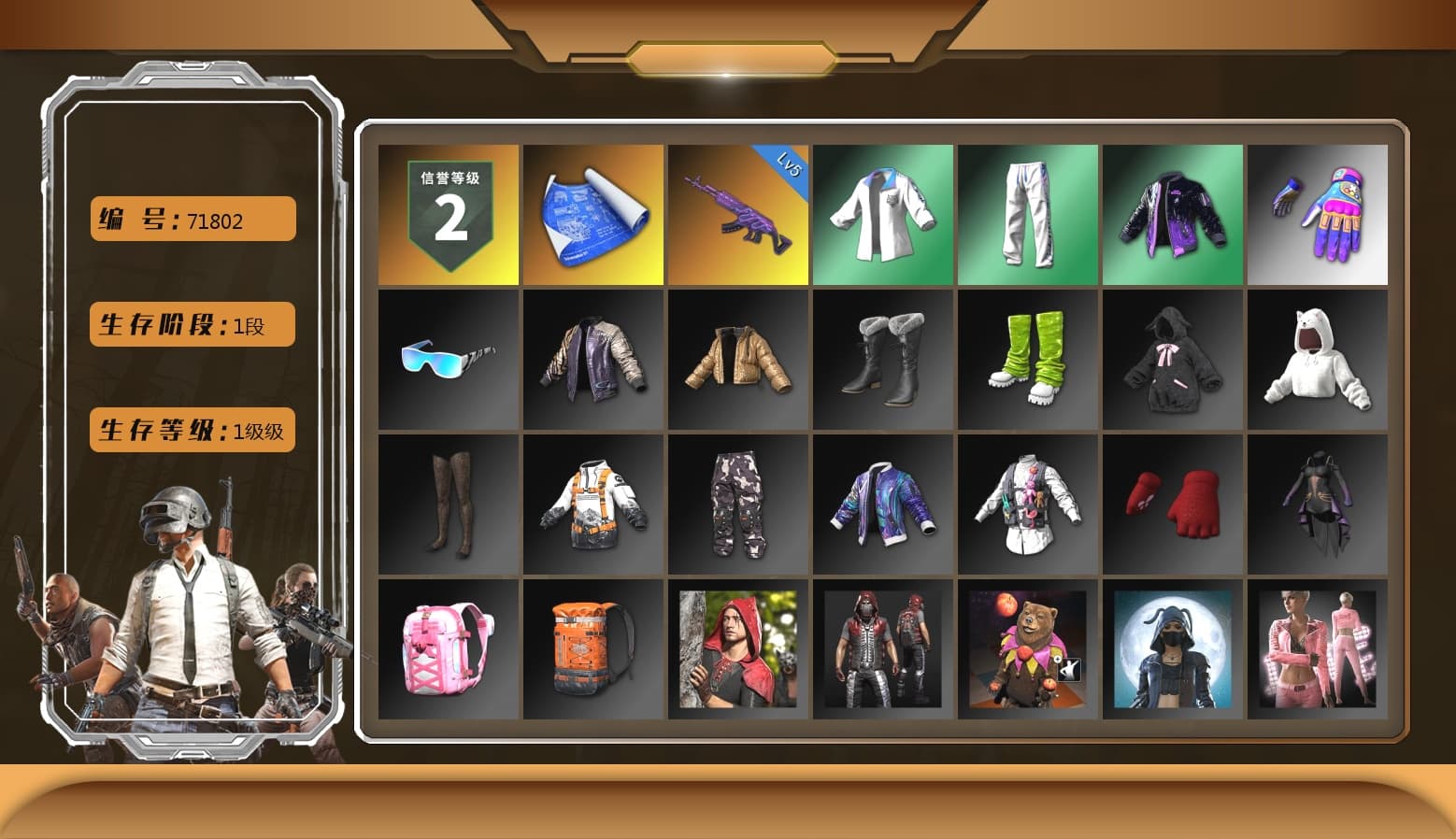Screen dimensions: 1456x839
Task: Select the reputation level 2 badge
Action: pyautogui.click(x=447, y=213)
